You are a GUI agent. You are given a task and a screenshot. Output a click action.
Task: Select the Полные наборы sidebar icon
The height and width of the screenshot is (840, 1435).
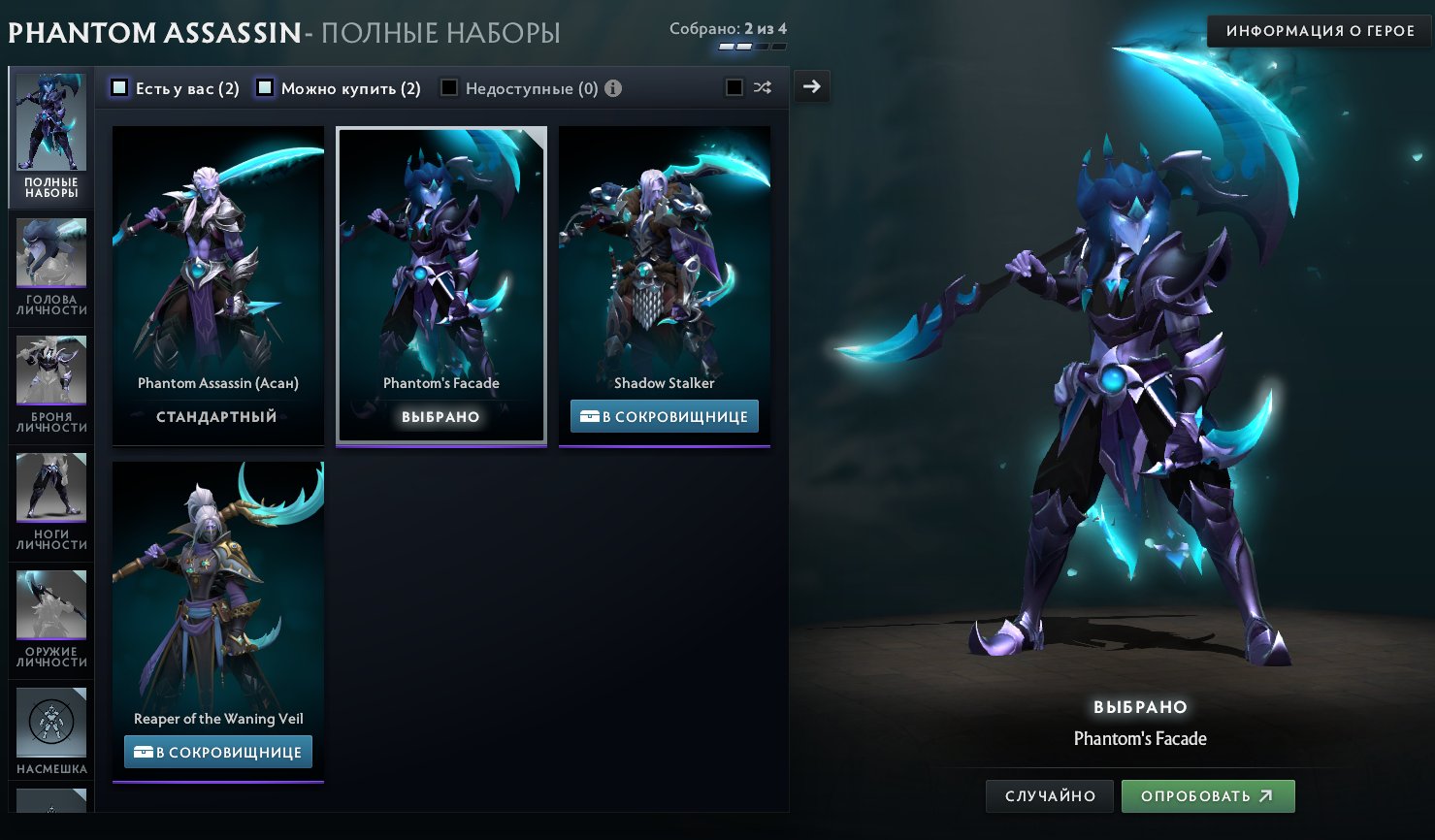tap(50, 121)
